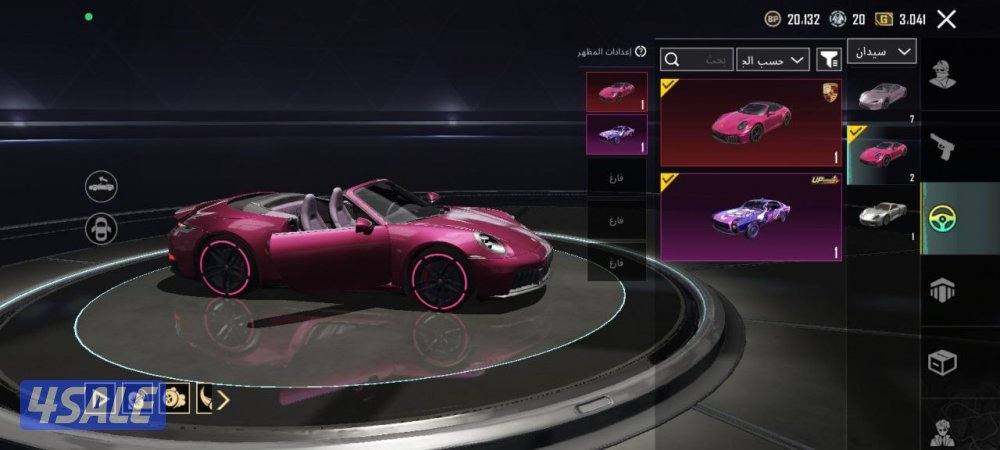Select the pink Porsche skin card
The width and height of the screenshot is (1000, 450).
tap(750, 122)
